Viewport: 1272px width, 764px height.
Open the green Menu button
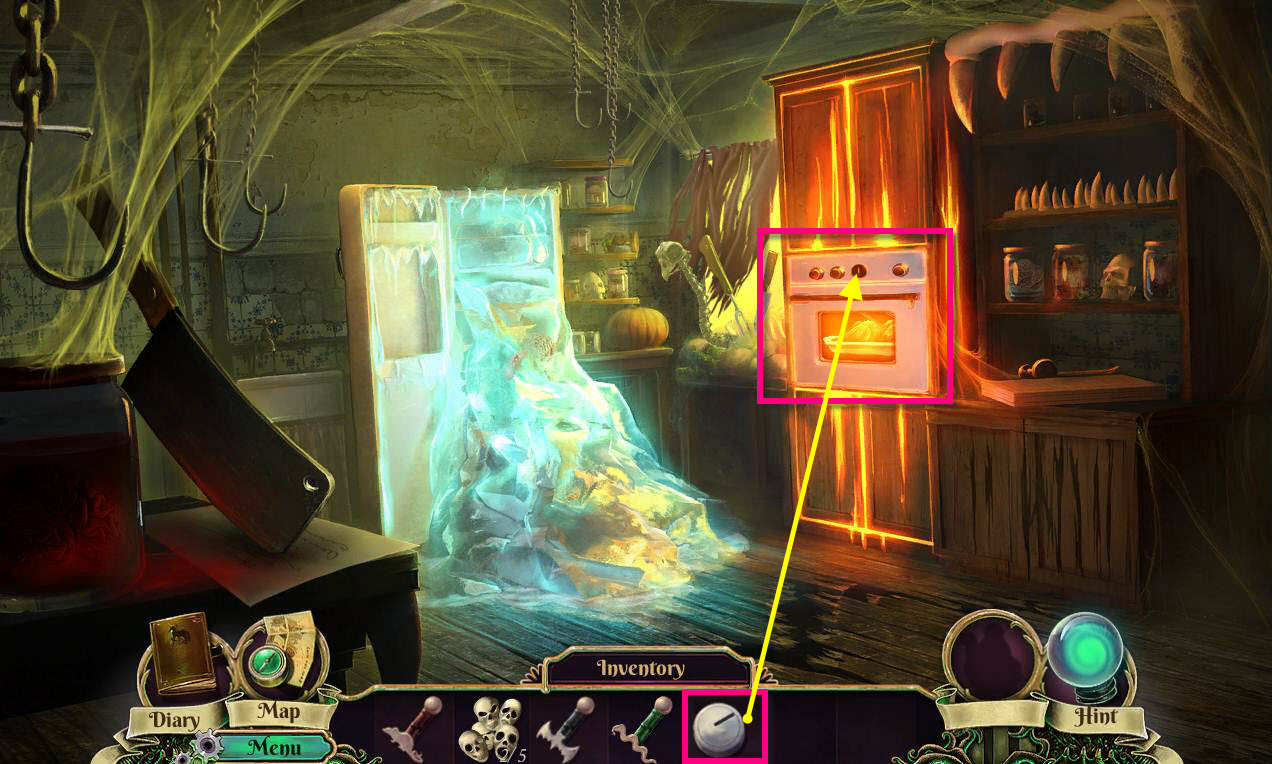point(274,746)
